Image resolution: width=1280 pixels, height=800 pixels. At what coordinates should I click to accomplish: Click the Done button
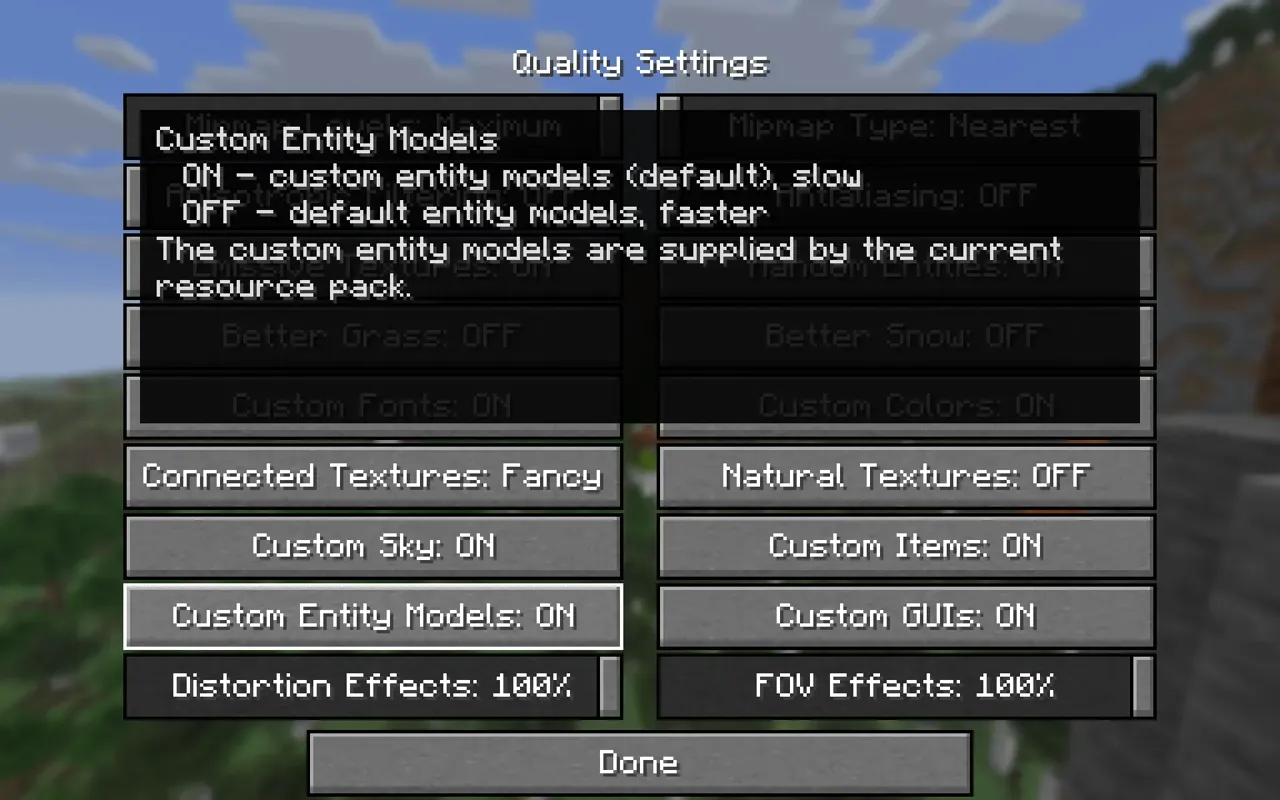(x=639, y=762)
